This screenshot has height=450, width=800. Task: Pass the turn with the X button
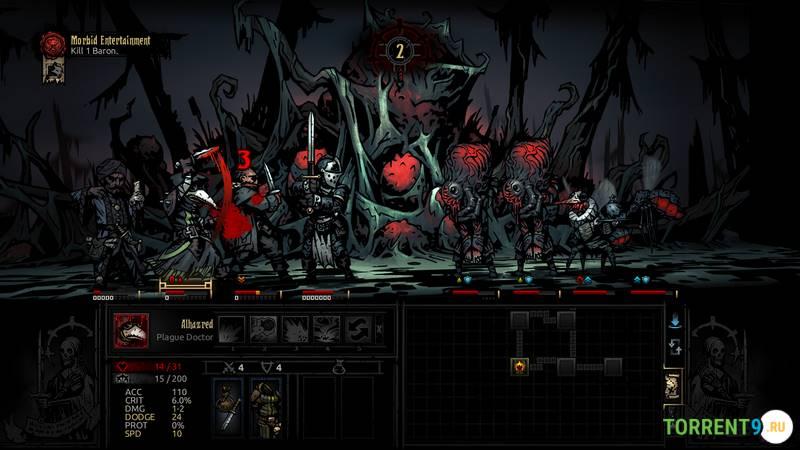(x=379, y=329)
